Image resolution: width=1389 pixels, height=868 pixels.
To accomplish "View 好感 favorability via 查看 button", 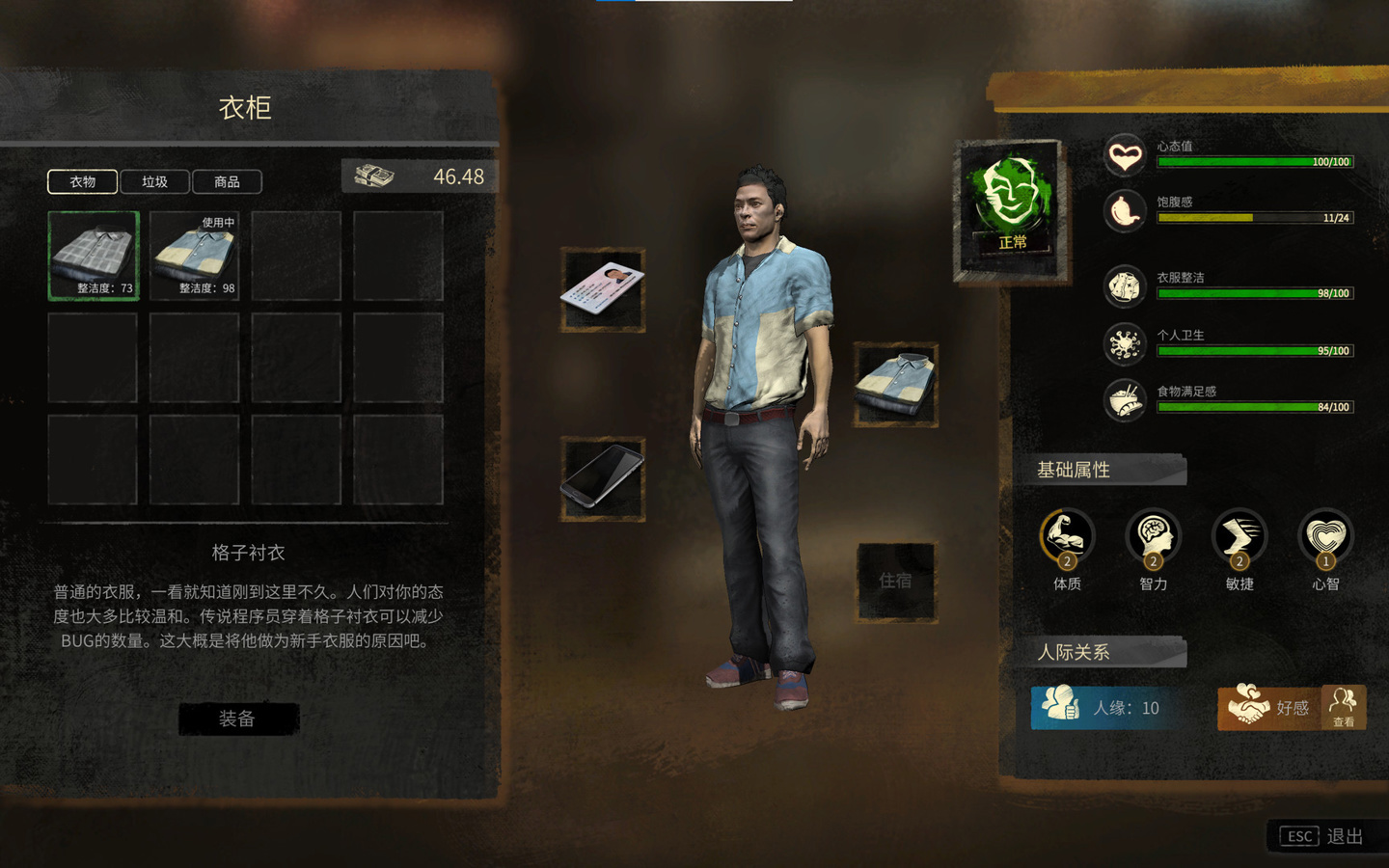I will [1343, 708].
